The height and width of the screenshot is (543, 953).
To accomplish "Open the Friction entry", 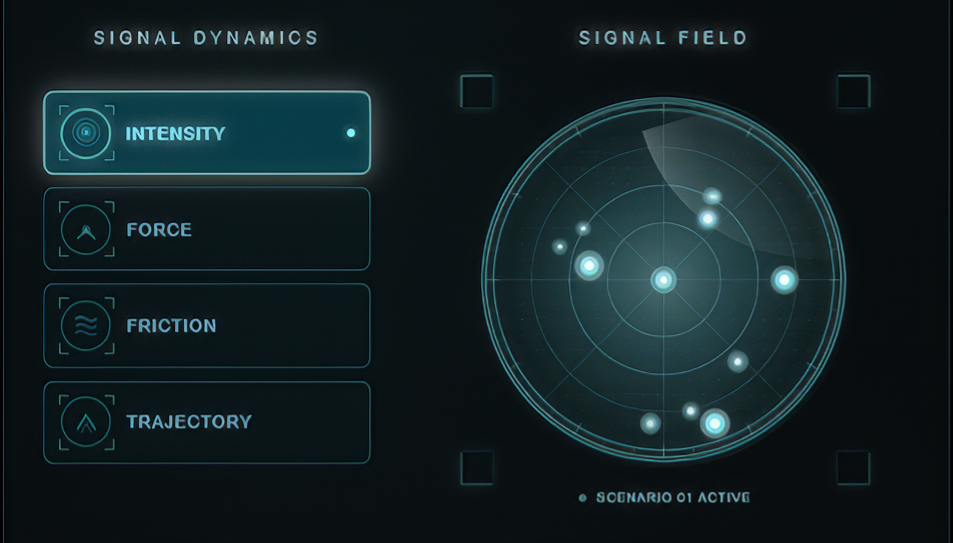I will pos(207,325).
